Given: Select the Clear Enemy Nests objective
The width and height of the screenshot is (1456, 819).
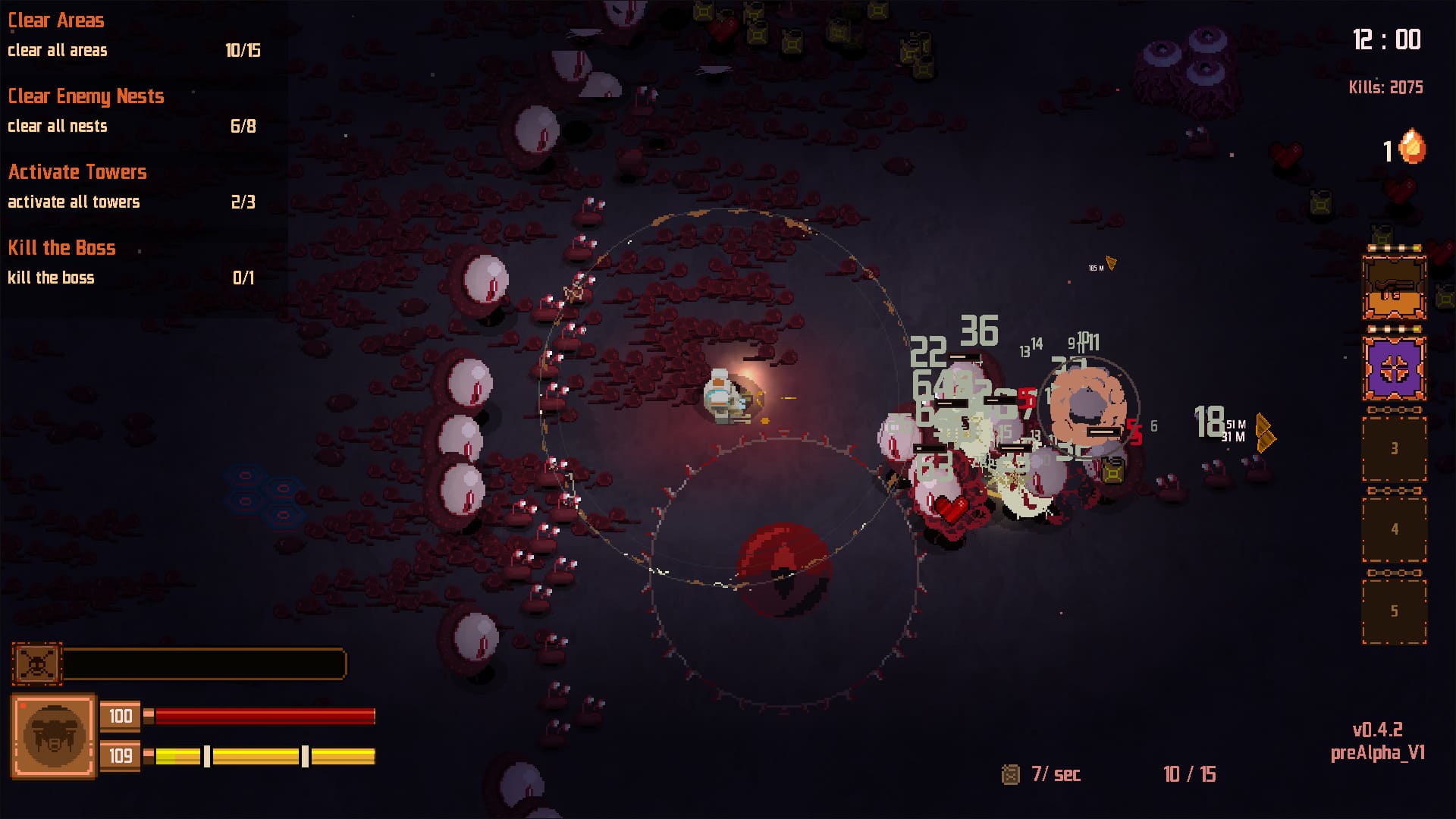Looking at the screenshot, I should (x=86, y=96).
